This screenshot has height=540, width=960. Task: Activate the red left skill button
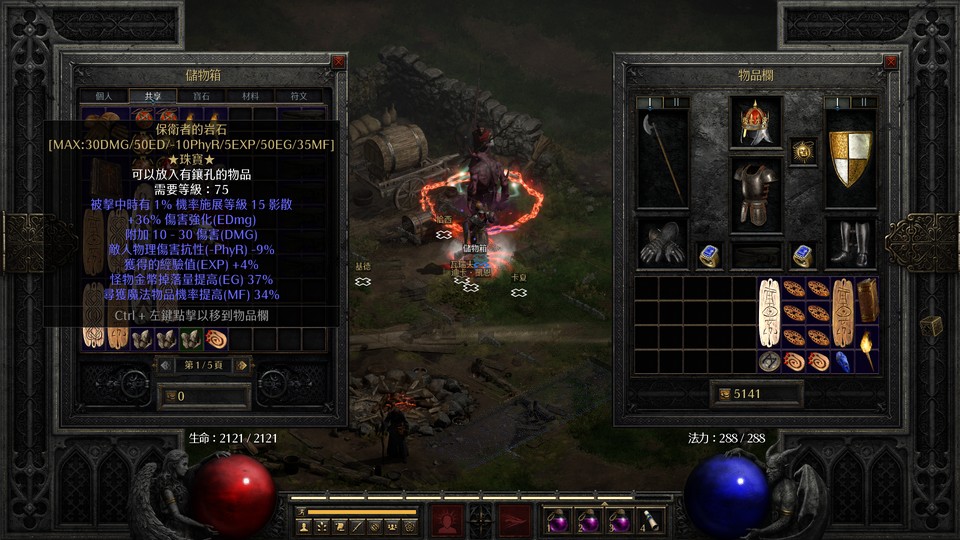coord(446,519)
